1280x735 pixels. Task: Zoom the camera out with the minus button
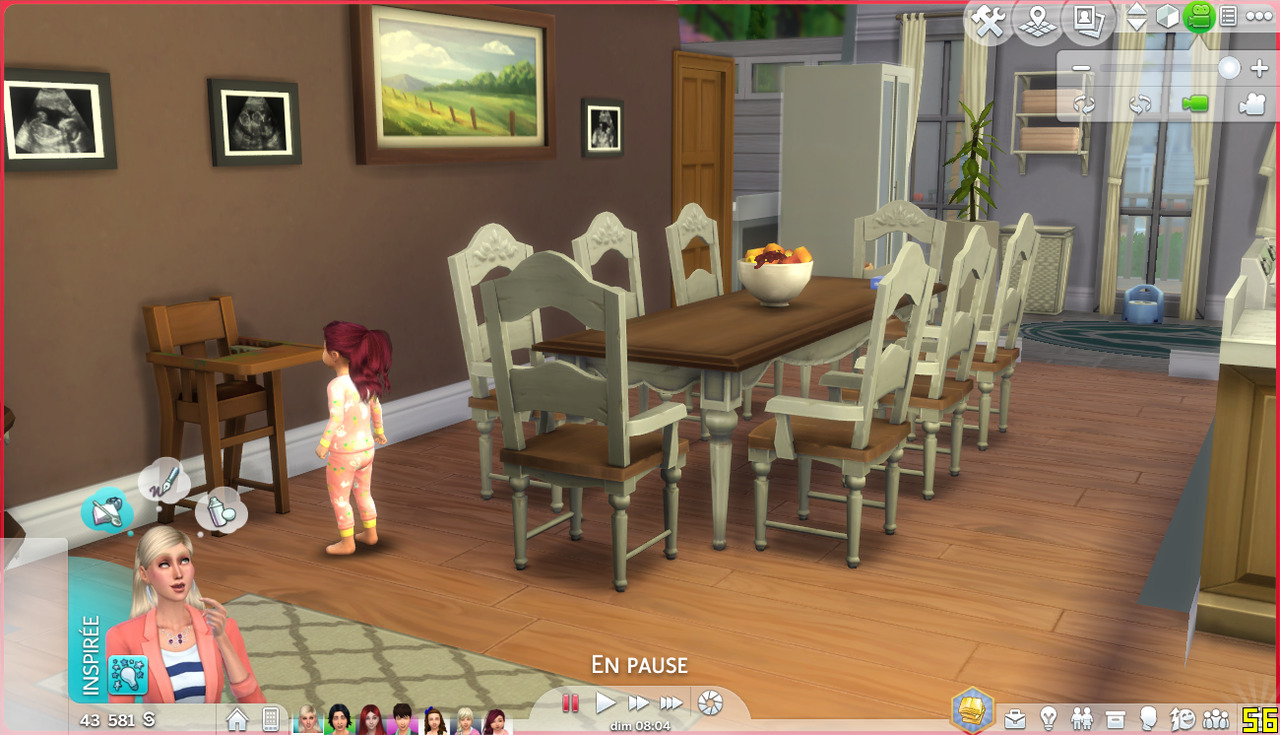[x=1081, y=69]
